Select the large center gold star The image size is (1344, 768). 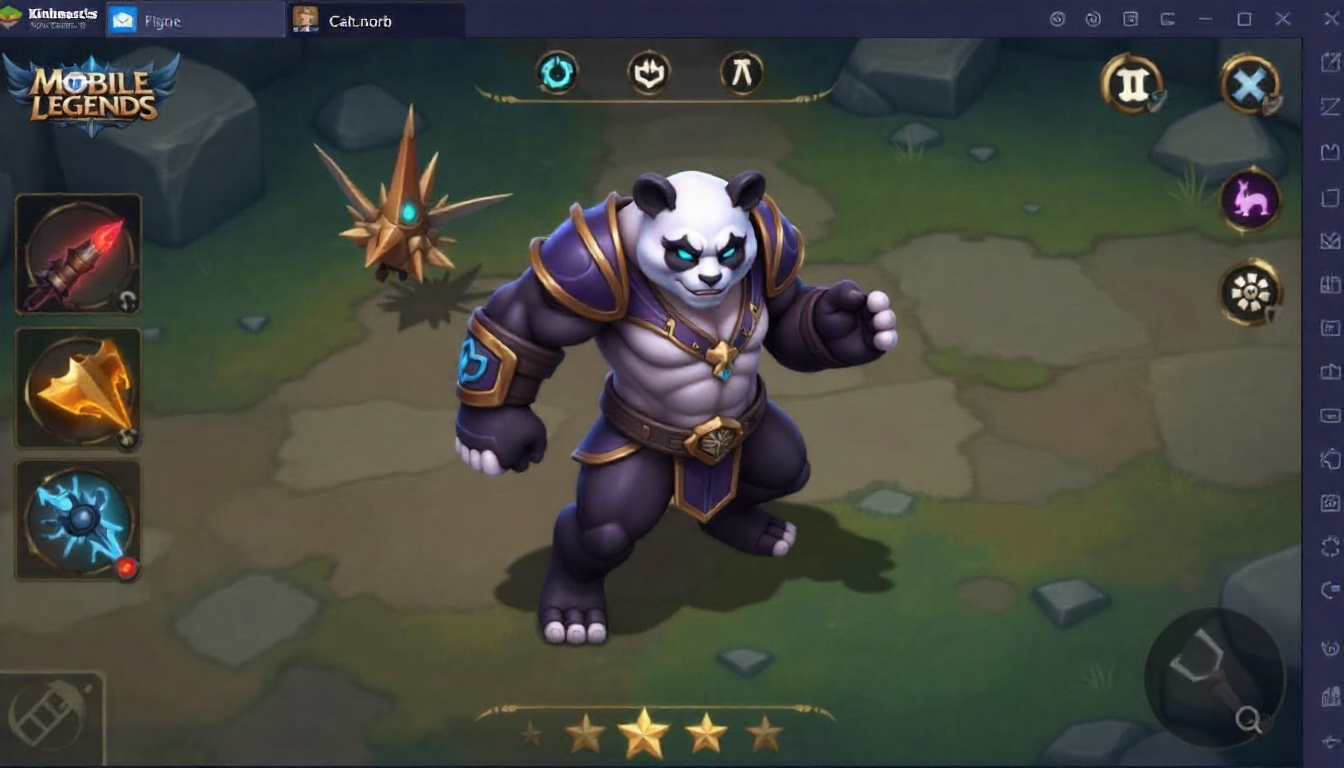[x=643, y=733]
